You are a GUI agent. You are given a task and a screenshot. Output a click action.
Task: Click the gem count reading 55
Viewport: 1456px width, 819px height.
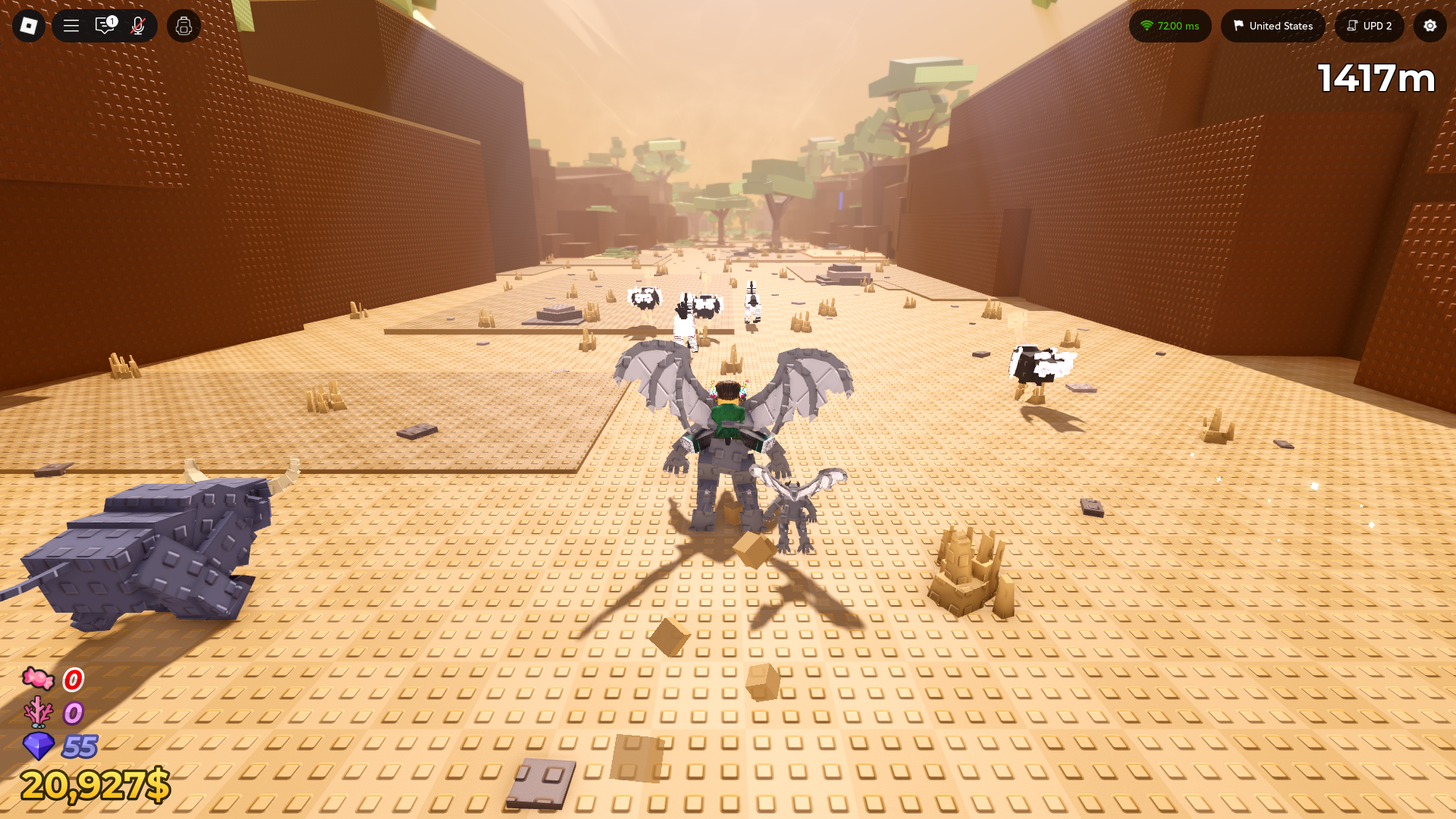[x=78, y=747]
